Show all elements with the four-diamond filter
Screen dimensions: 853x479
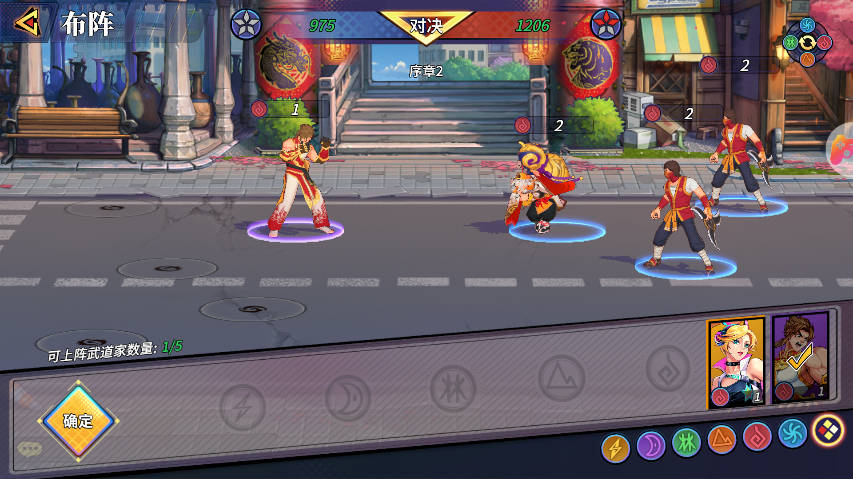(827, 430)
